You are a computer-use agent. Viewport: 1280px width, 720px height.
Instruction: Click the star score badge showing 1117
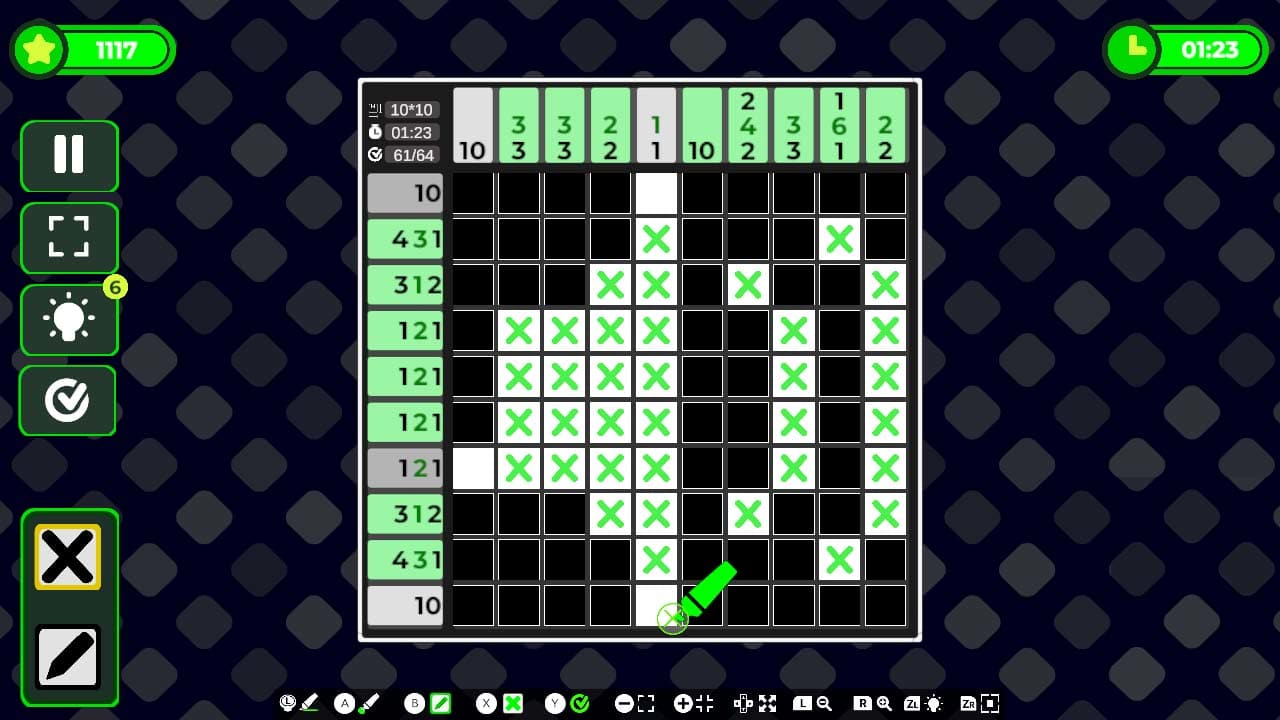pyautogui.click(x=92, y=48)
